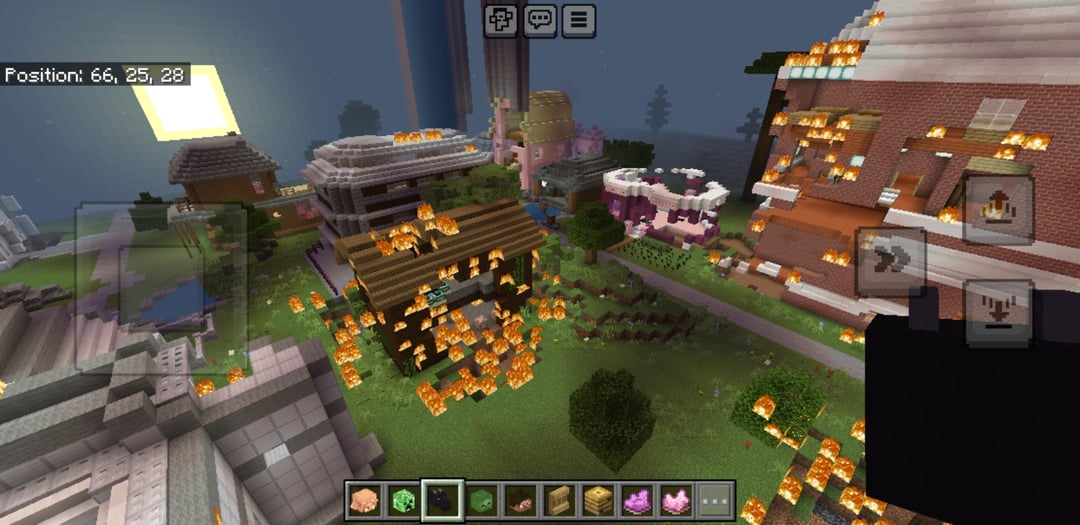Open the chat speech bubble button
This screenshot has height=525, width=1080.
(540, 19)
